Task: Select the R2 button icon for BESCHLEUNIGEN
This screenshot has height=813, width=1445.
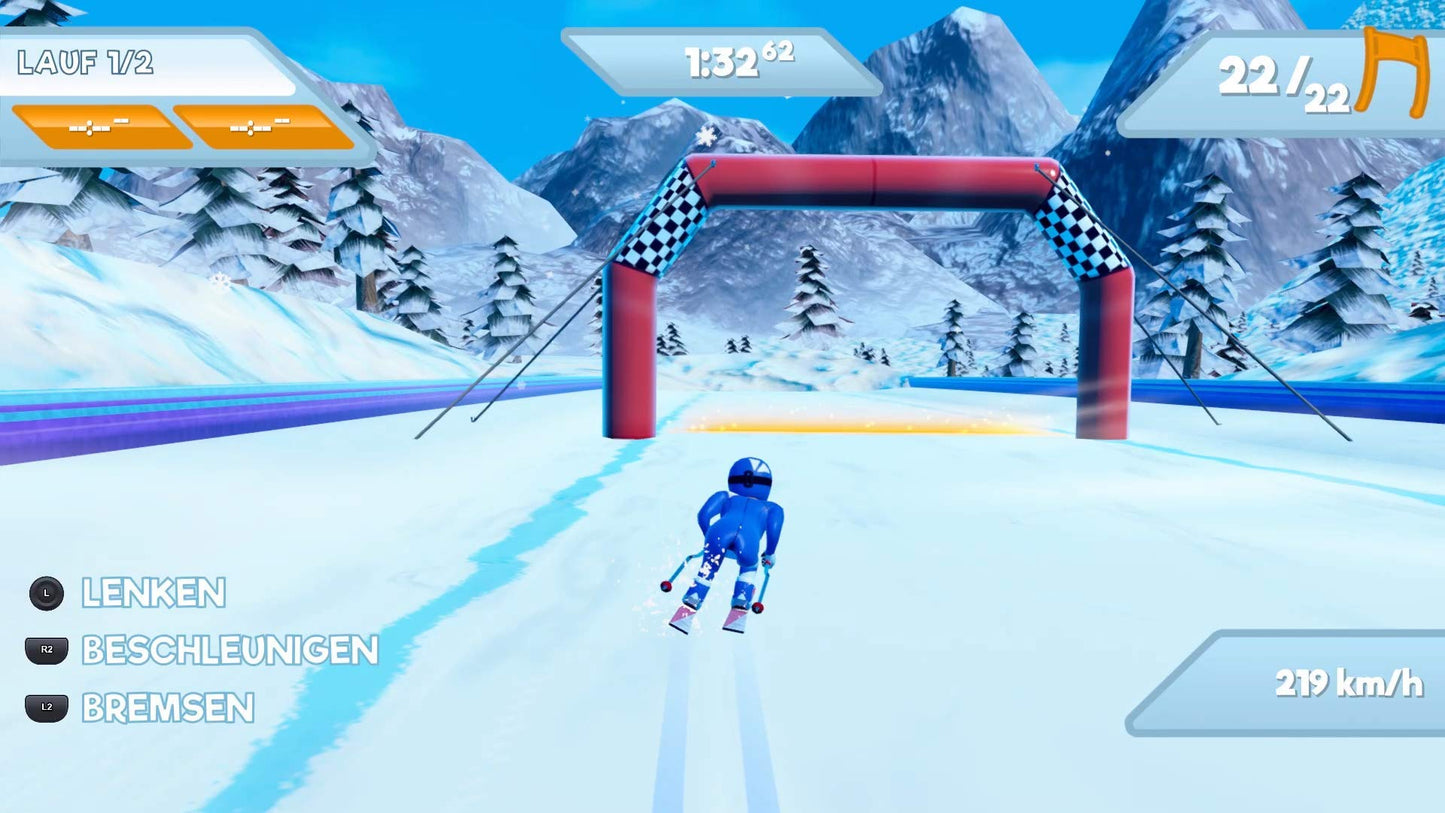Action: coord(47,650)
